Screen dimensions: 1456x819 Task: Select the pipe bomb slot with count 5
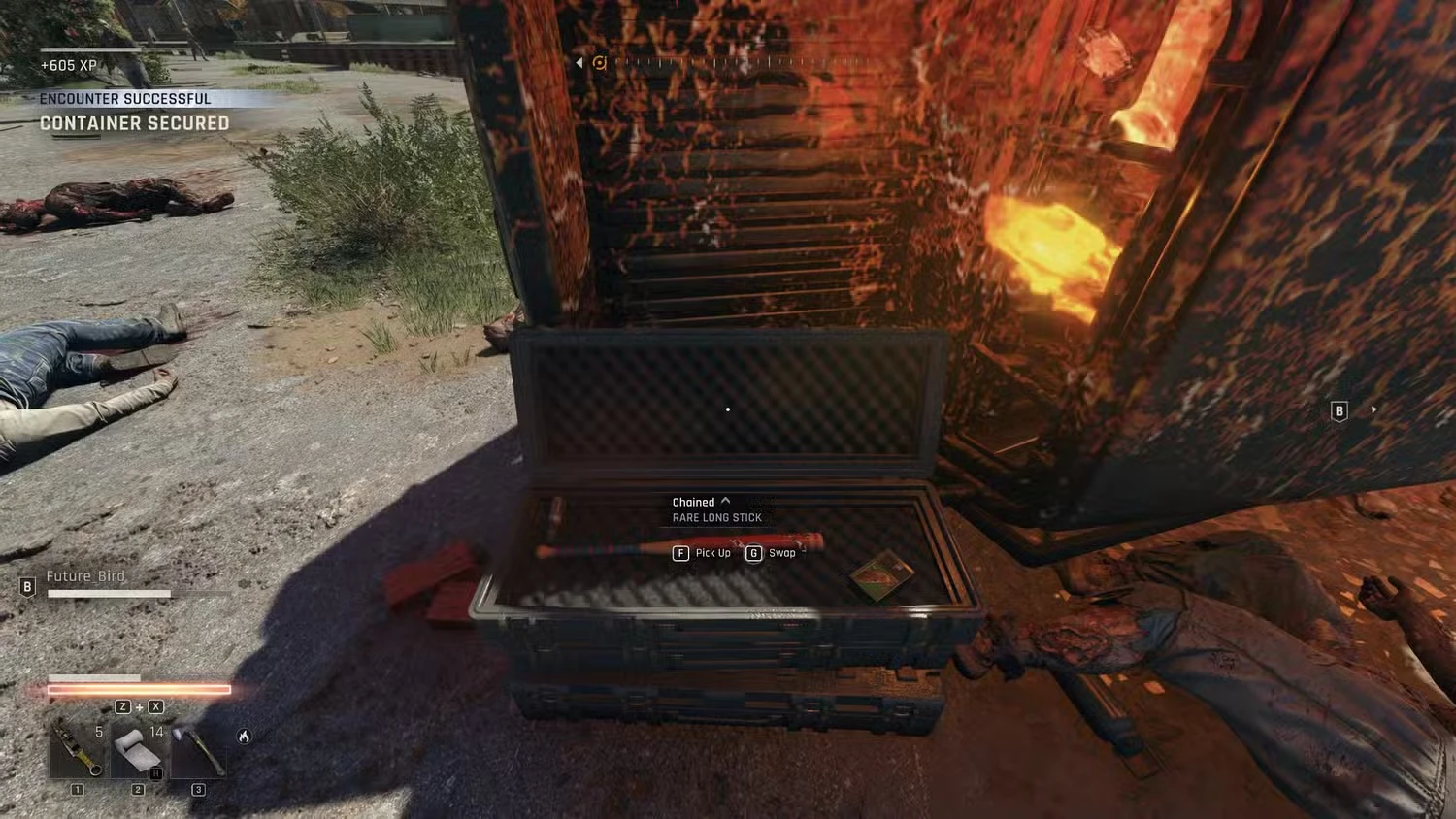[x=78, y=750]
